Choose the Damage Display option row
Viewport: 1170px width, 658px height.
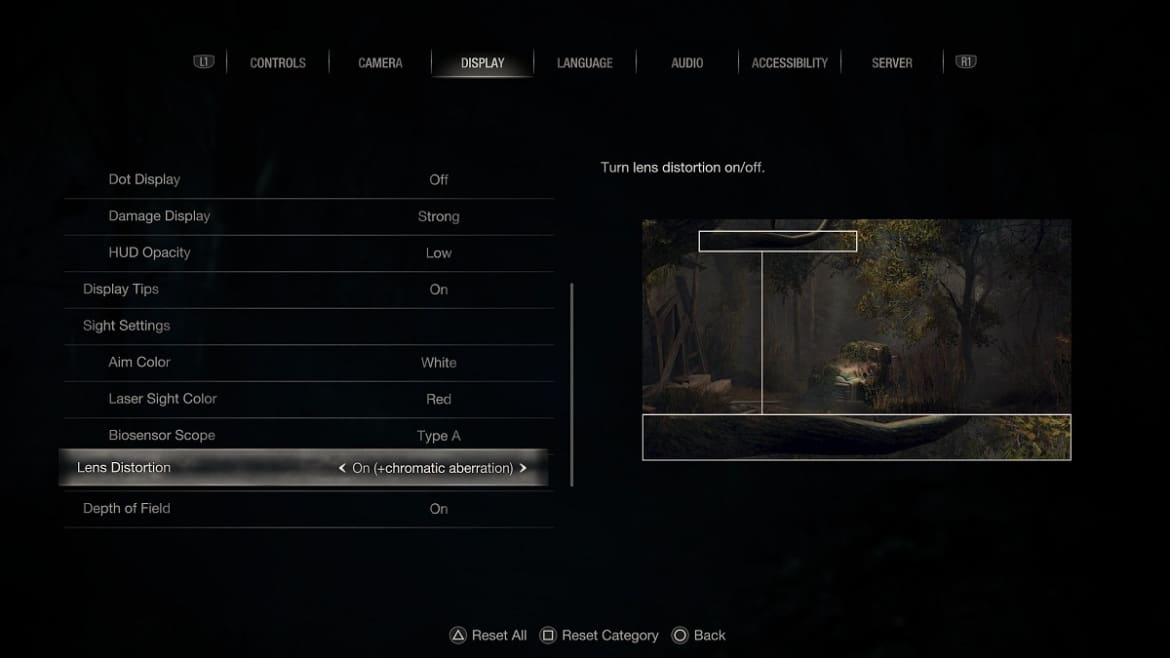point(308,216)
